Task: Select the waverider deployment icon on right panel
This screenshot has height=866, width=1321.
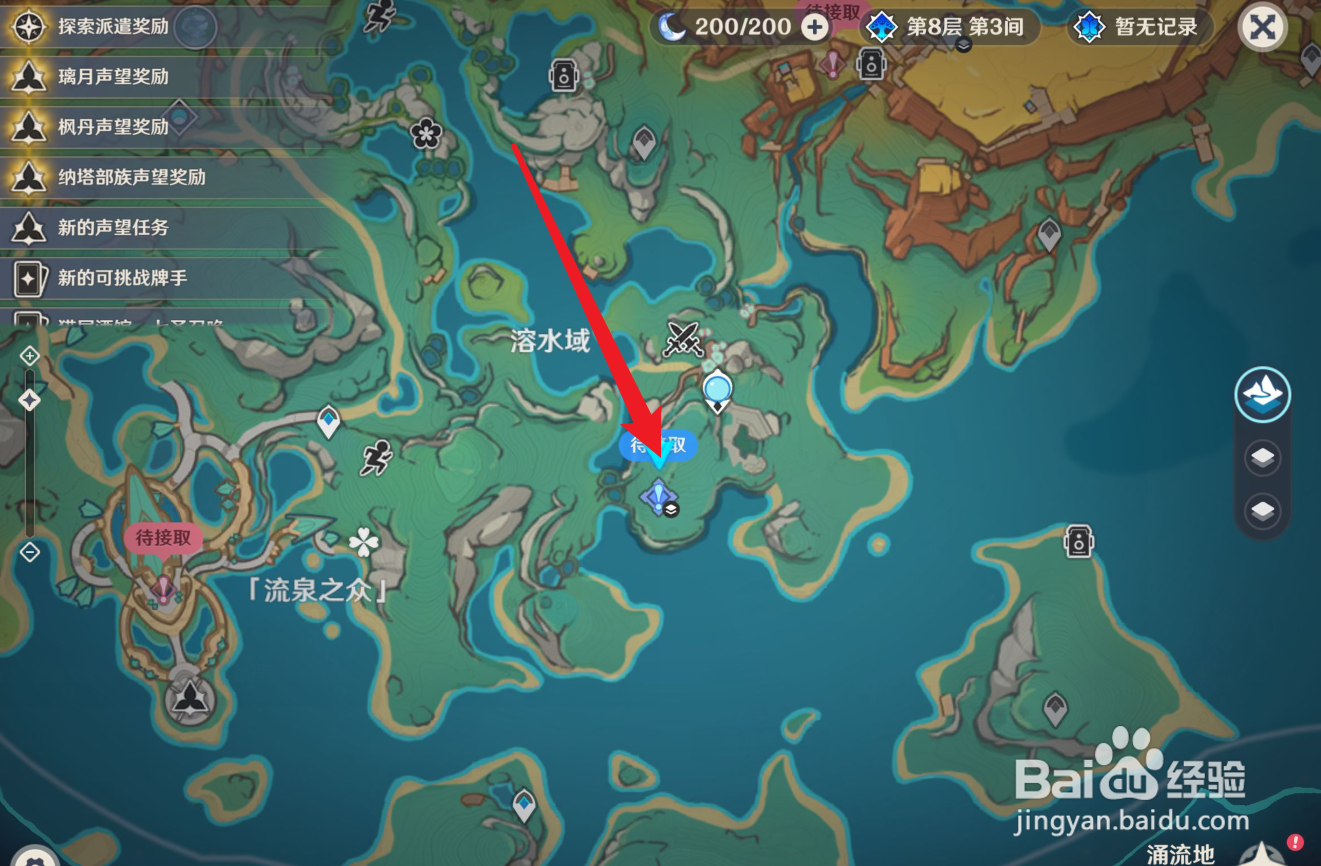Action: pyautogui.click(x=1262, y=395)
